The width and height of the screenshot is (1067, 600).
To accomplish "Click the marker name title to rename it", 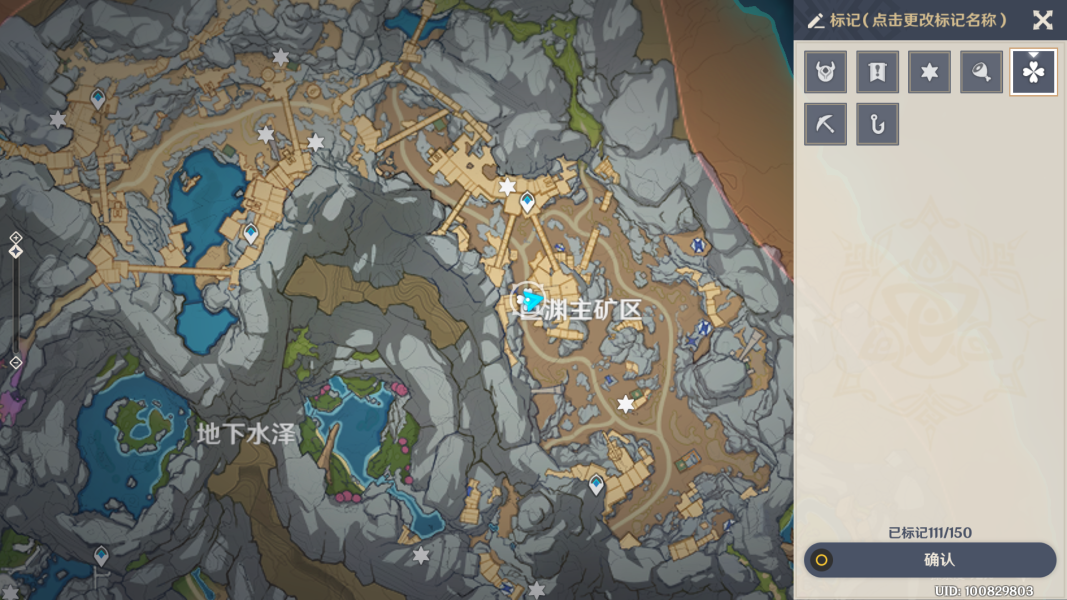I will click(917, 20).
